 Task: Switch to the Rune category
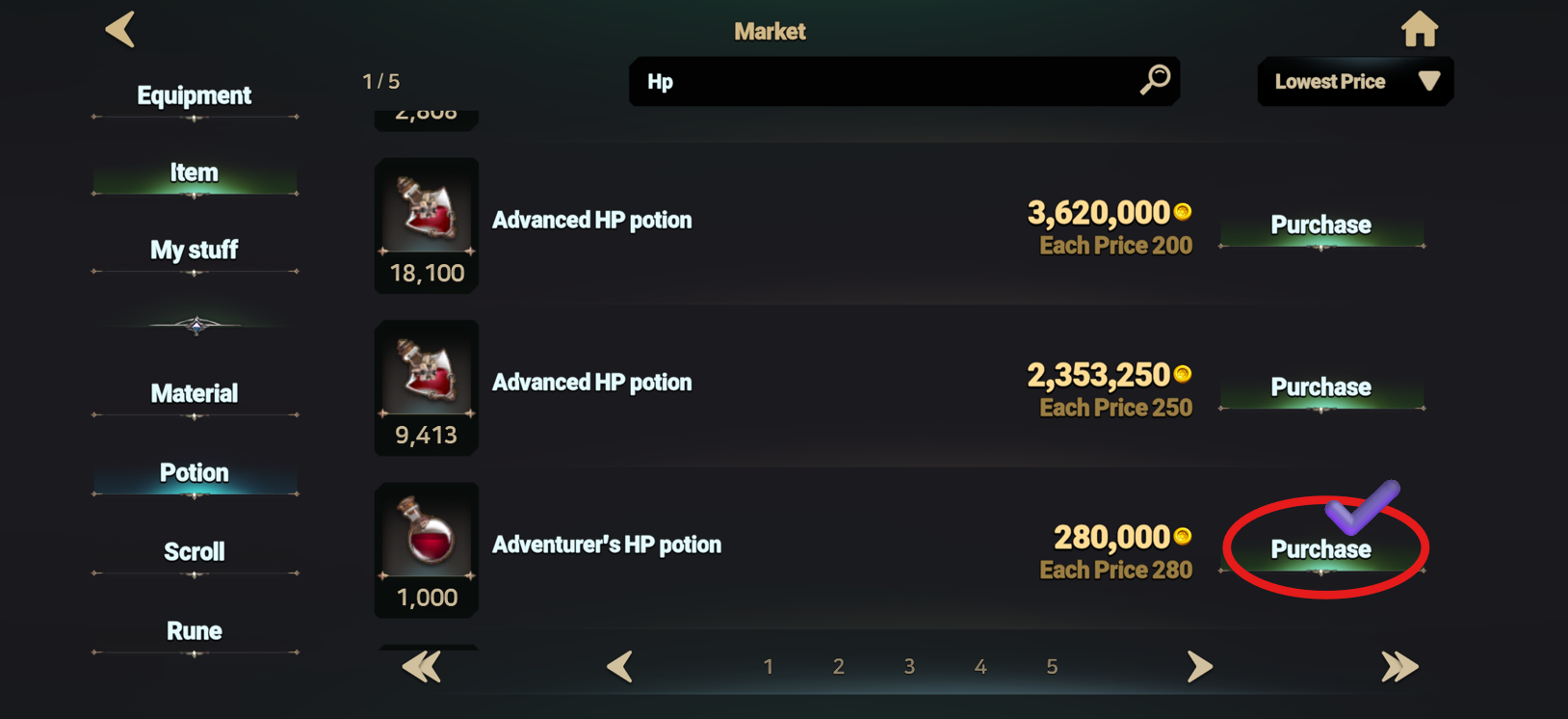tap(194, 630)
